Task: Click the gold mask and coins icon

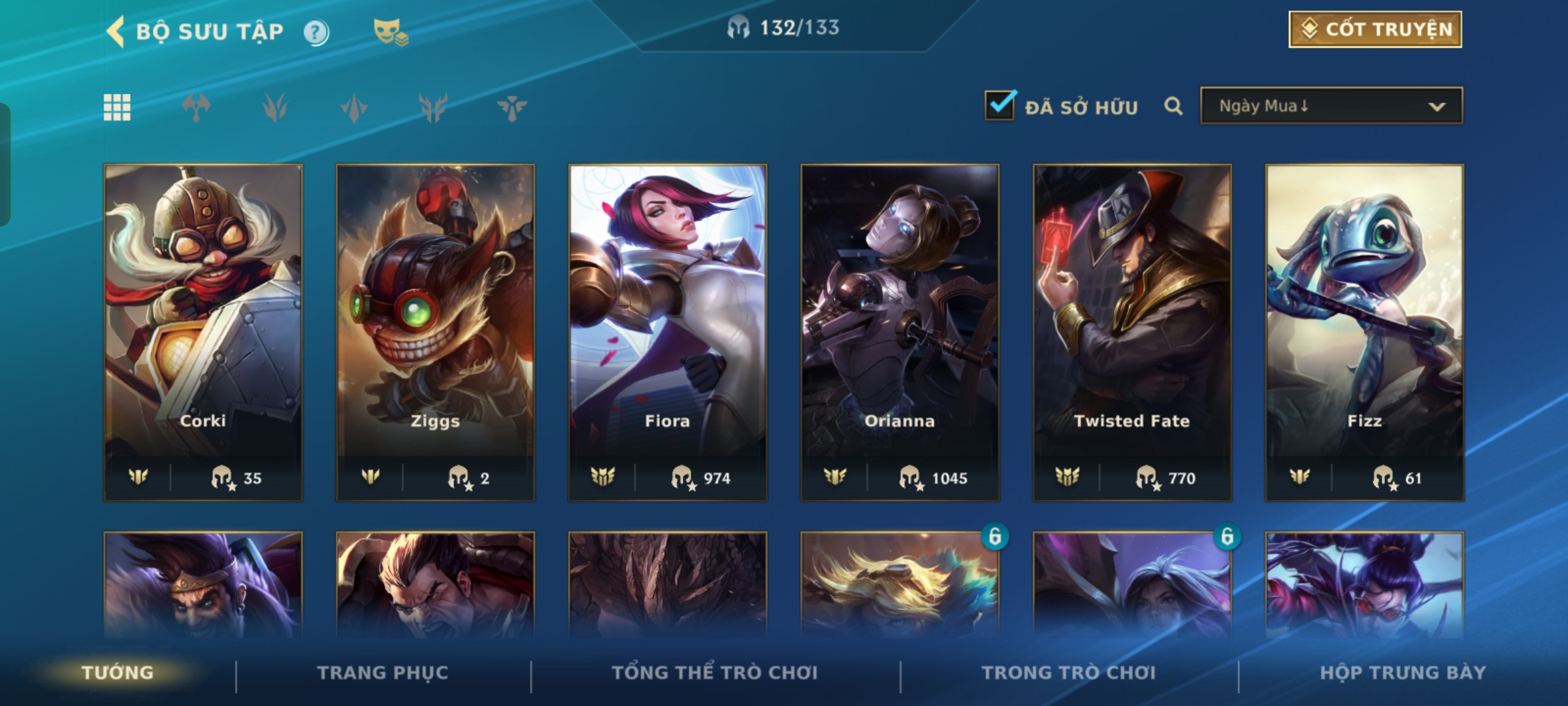Action: click(x=390, y=32)
